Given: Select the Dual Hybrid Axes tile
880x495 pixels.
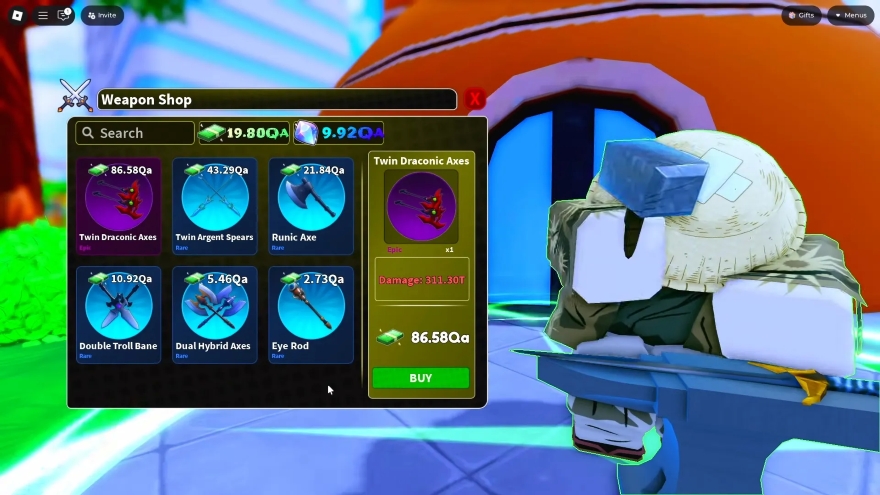Looking at the screenshot, I should pyautogui.click(x=214, y=314).
